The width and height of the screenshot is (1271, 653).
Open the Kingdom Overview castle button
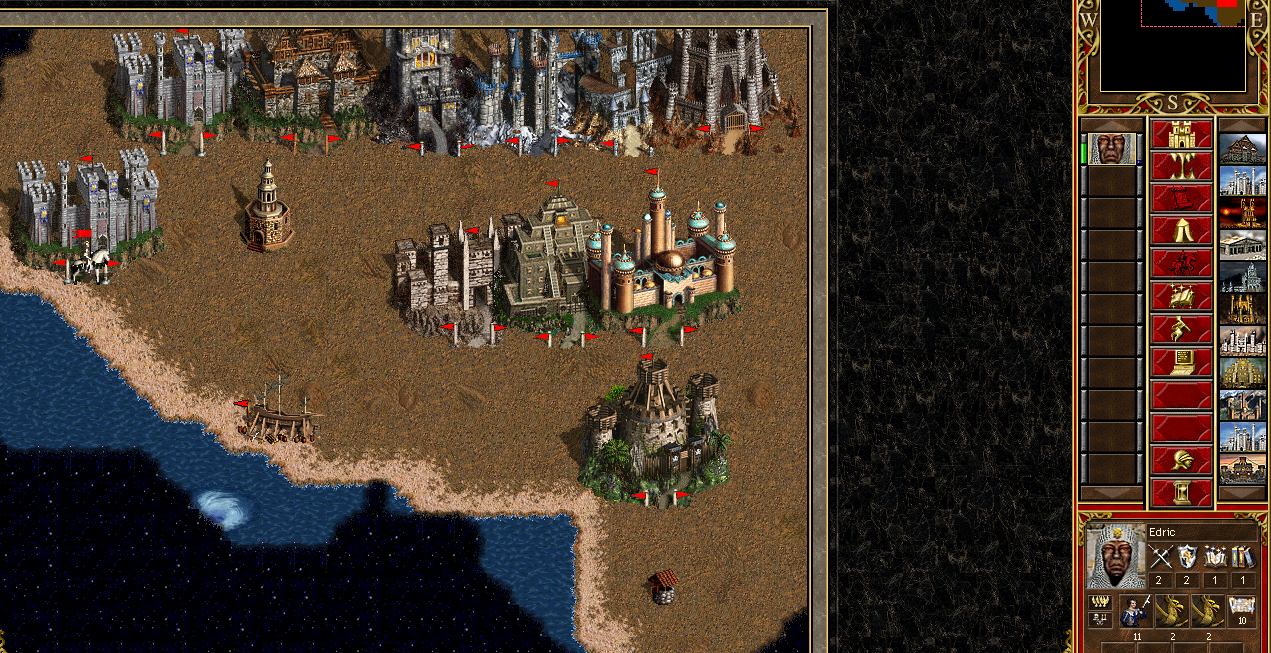point(1181,134)
